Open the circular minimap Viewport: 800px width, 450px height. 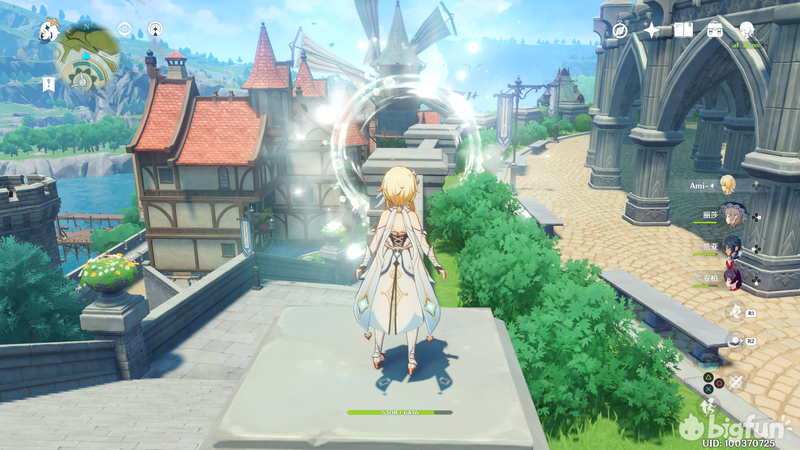[x=87, y=55]
